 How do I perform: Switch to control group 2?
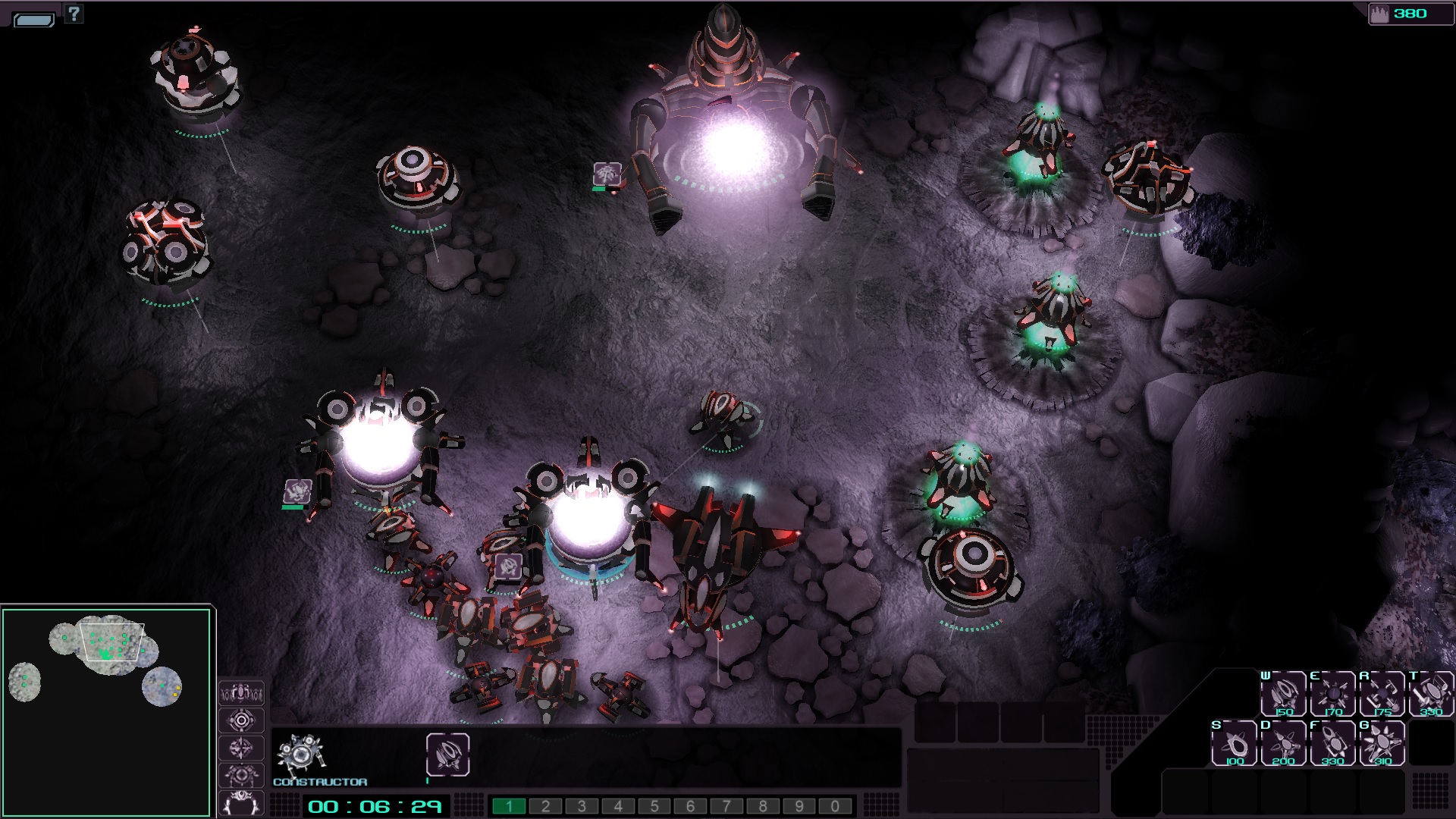coord(545,806)
